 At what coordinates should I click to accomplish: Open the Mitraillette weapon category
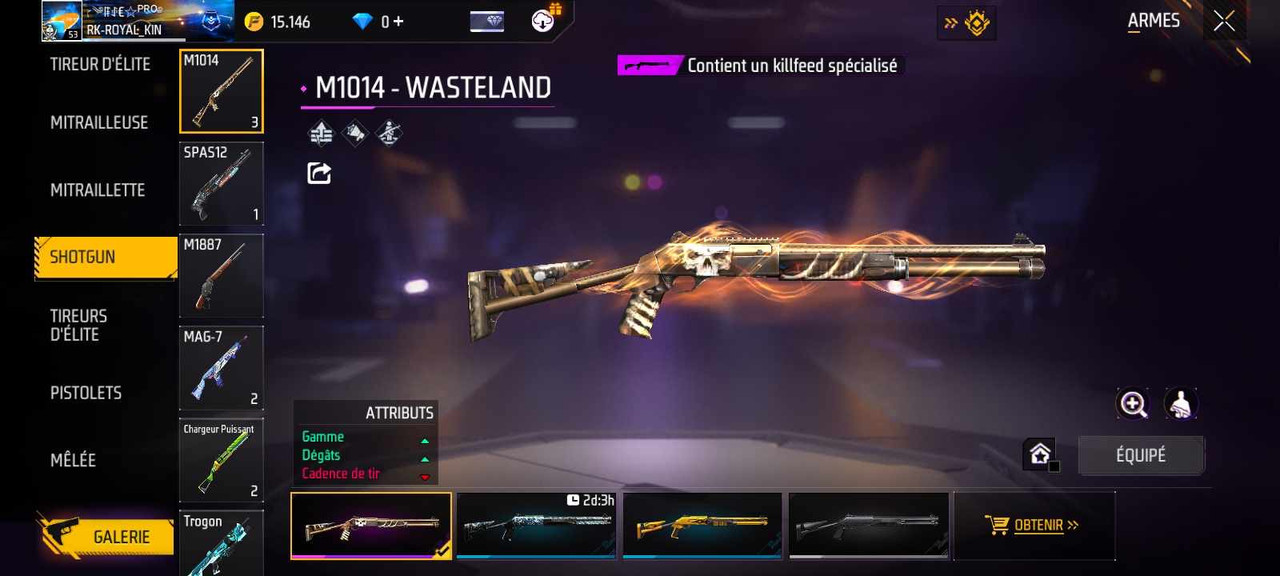coord(97,190)
